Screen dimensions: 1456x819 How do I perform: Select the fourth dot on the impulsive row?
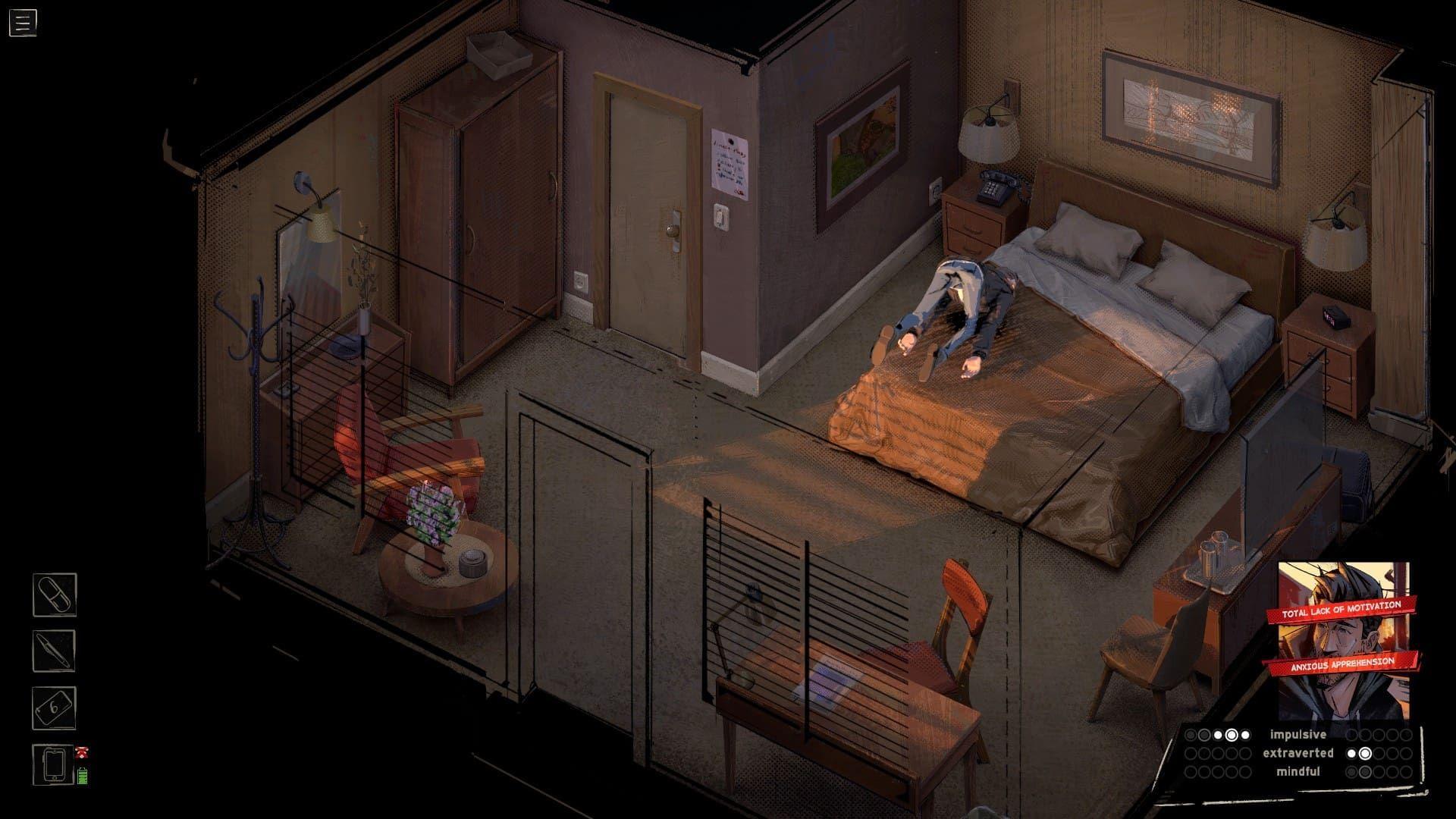[x=1232, y=734]
